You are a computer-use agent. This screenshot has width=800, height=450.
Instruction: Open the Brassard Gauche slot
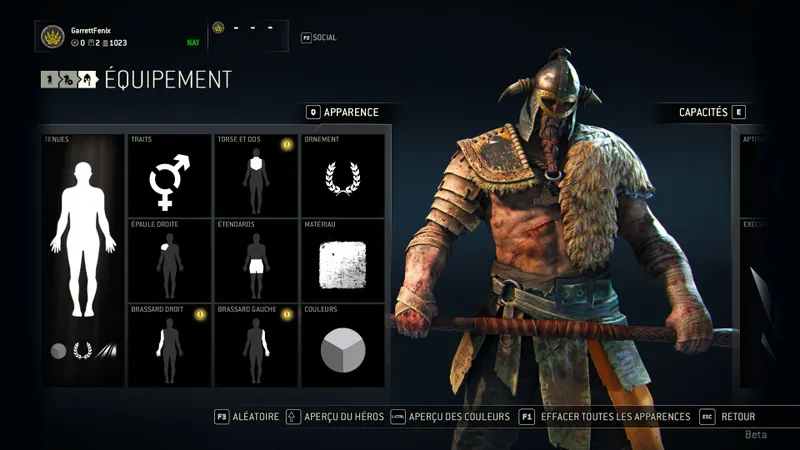(256, 345)
